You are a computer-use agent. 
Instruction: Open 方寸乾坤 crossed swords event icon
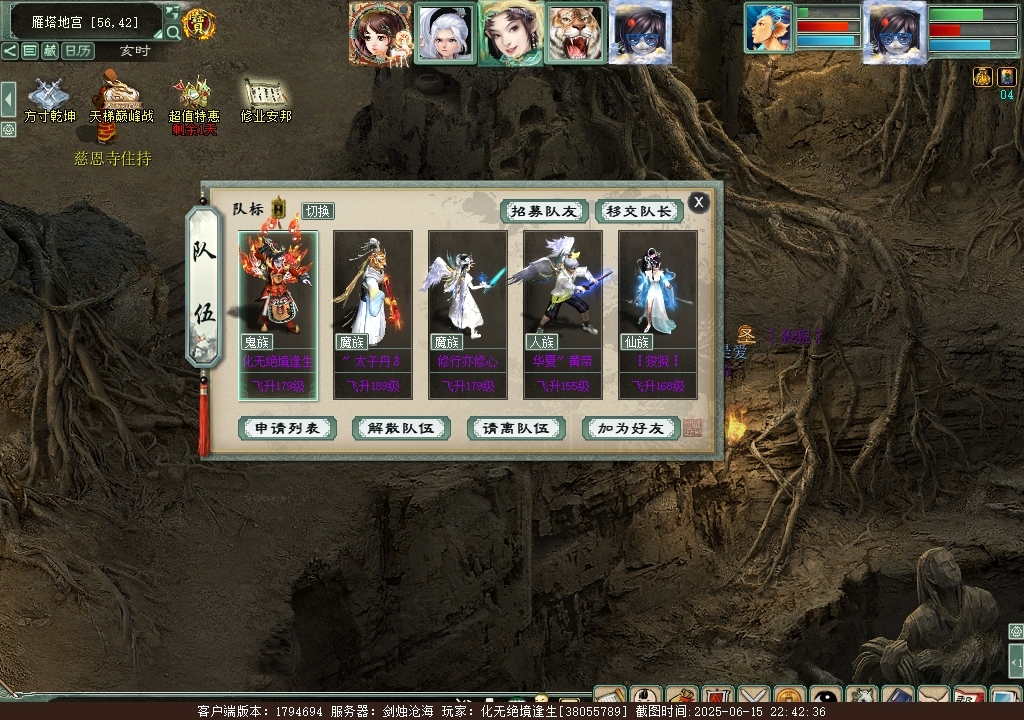pos(49,98)
